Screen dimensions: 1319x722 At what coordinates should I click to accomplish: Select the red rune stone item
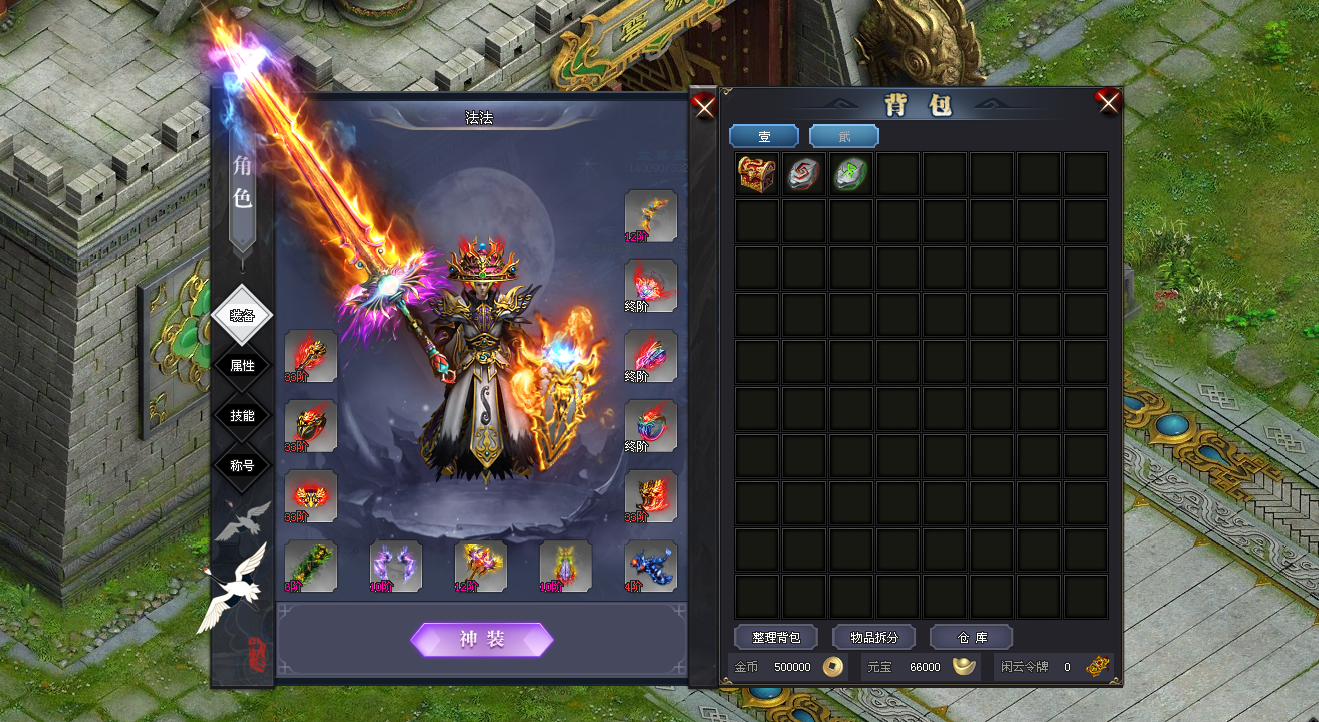(x=804, y=174)
